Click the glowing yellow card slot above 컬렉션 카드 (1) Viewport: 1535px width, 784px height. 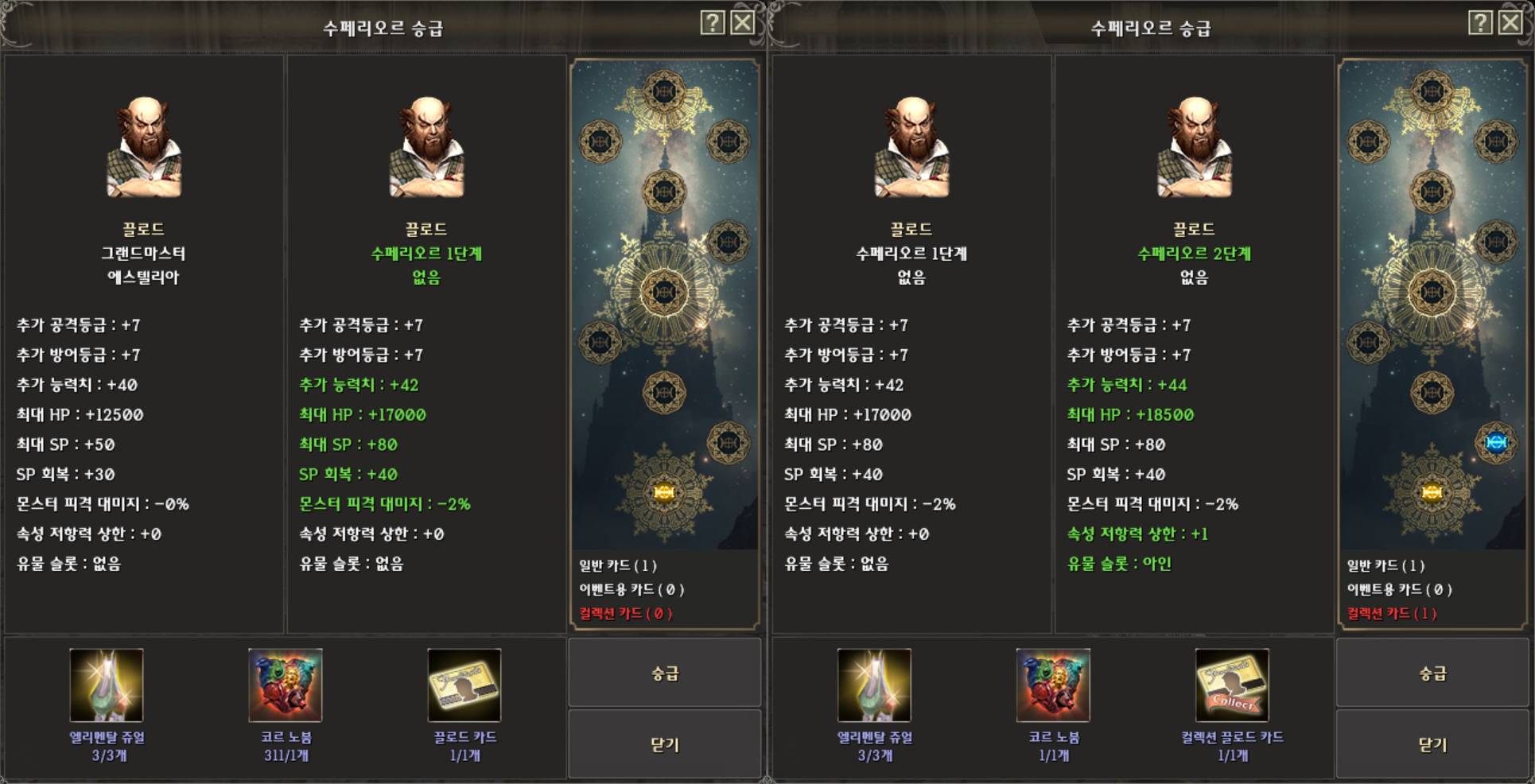pos(1432,492)
